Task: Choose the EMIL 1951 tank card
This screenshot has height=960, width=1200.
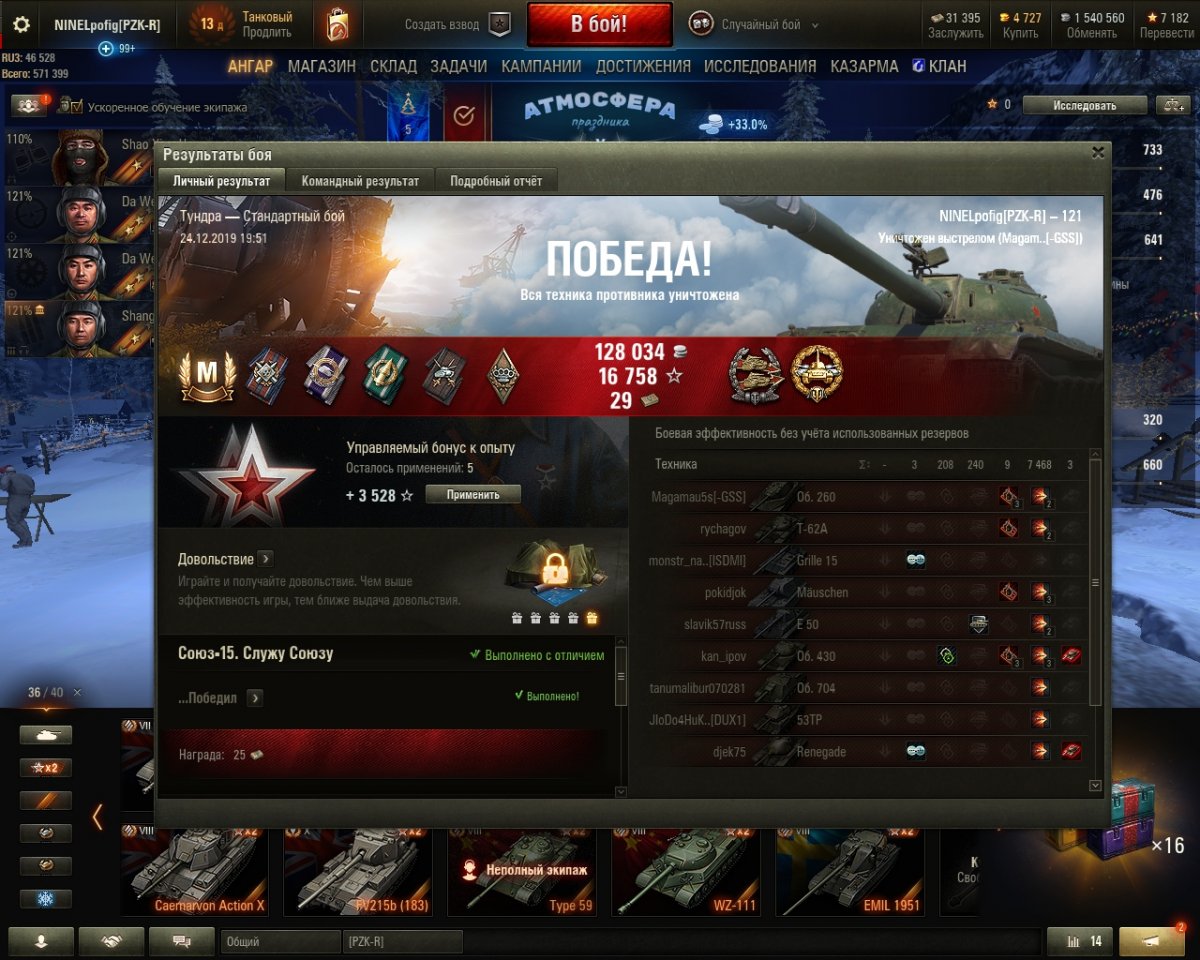Action: (x=848, y=871)
